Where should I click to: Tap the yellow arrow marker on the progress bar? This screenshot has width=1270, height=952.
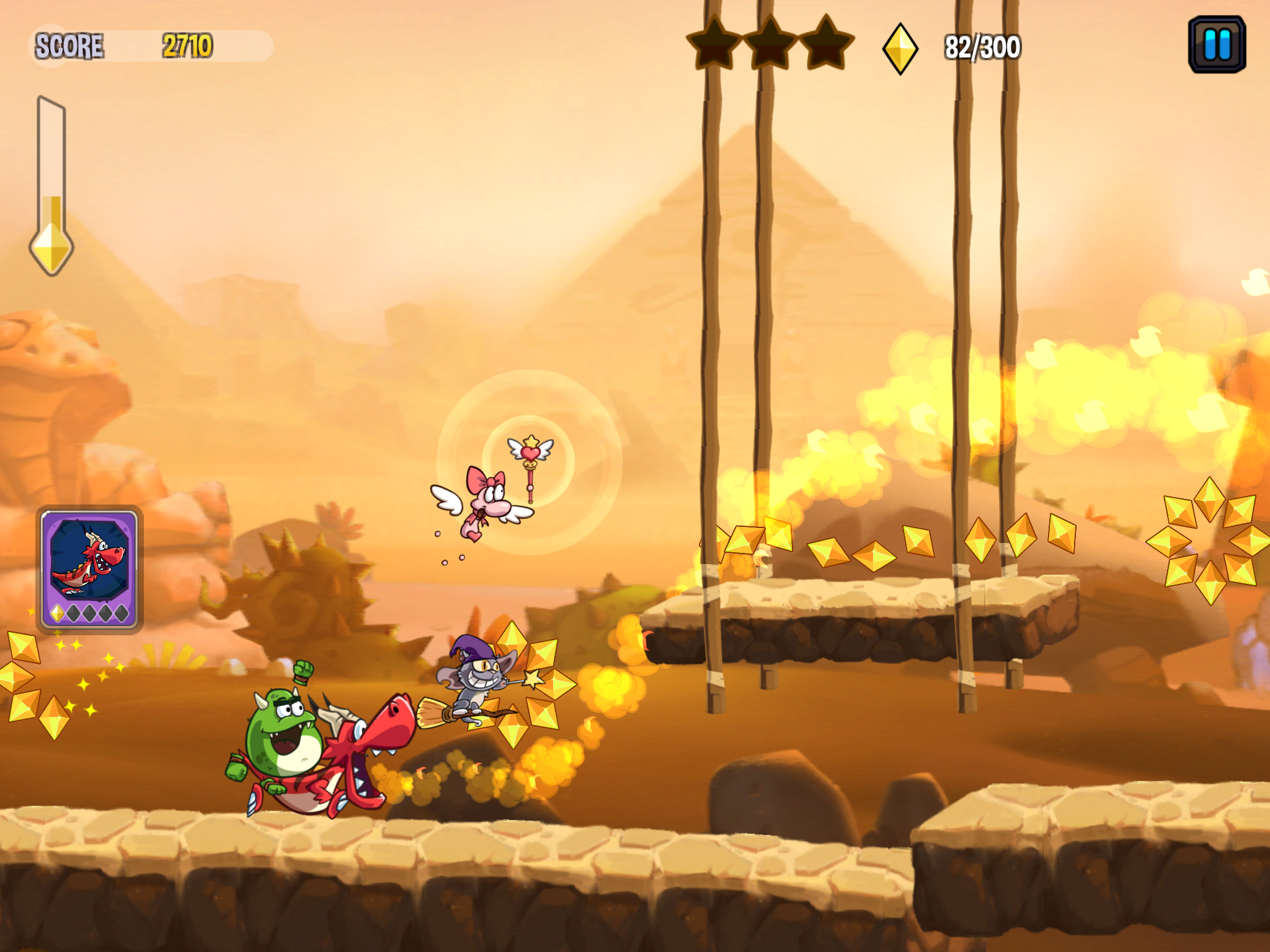tap(51, 245)
